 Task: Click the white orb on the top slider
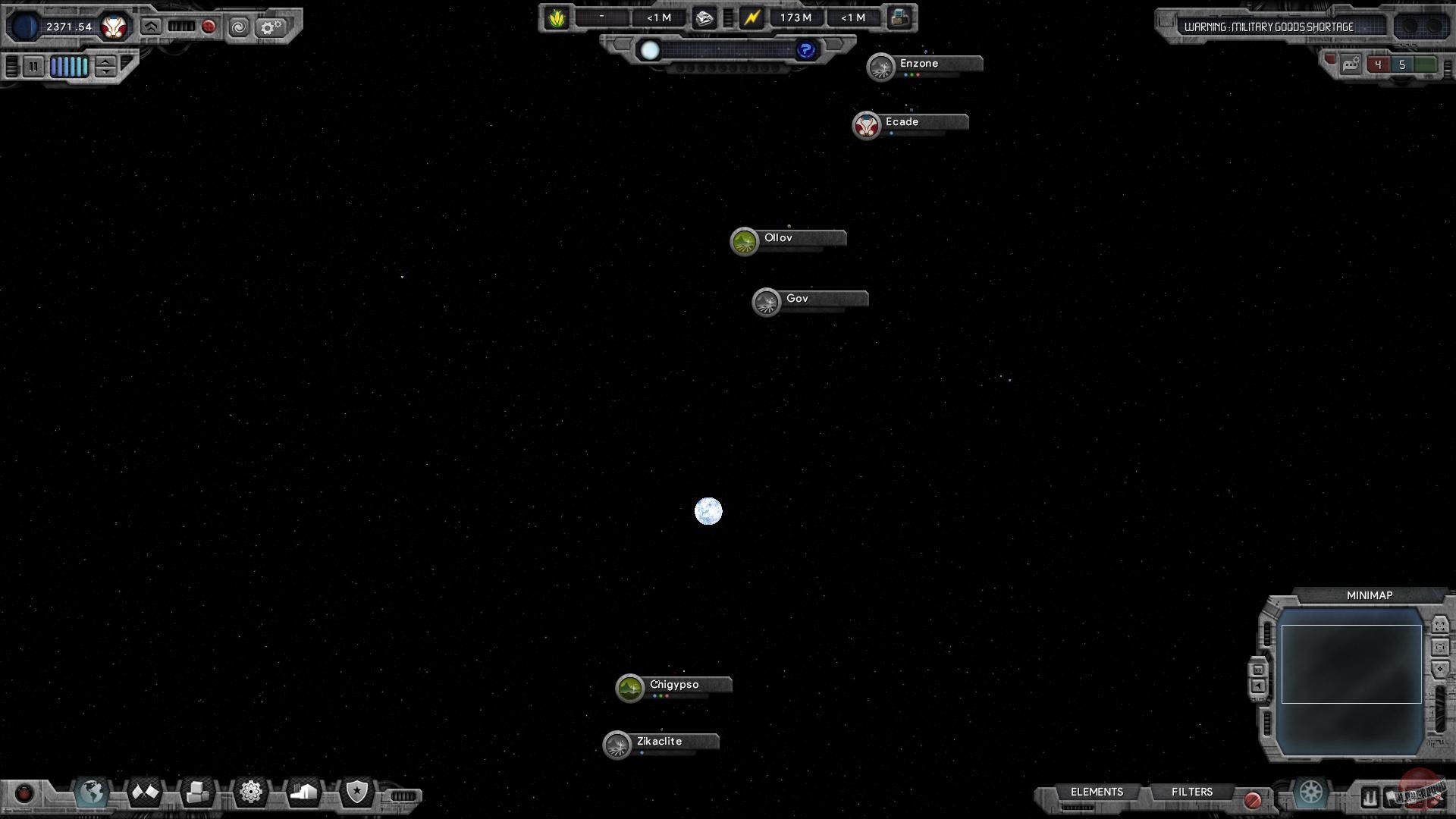[x=650, y=50]
